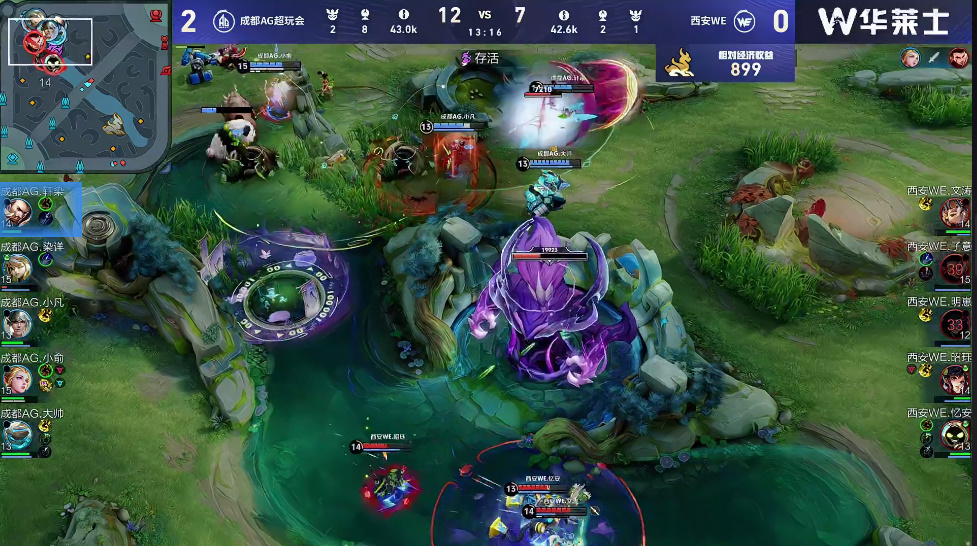Select the 西安WE.文涛 player portrait
This screenshot has height=546, width=977.
(953, 213)
